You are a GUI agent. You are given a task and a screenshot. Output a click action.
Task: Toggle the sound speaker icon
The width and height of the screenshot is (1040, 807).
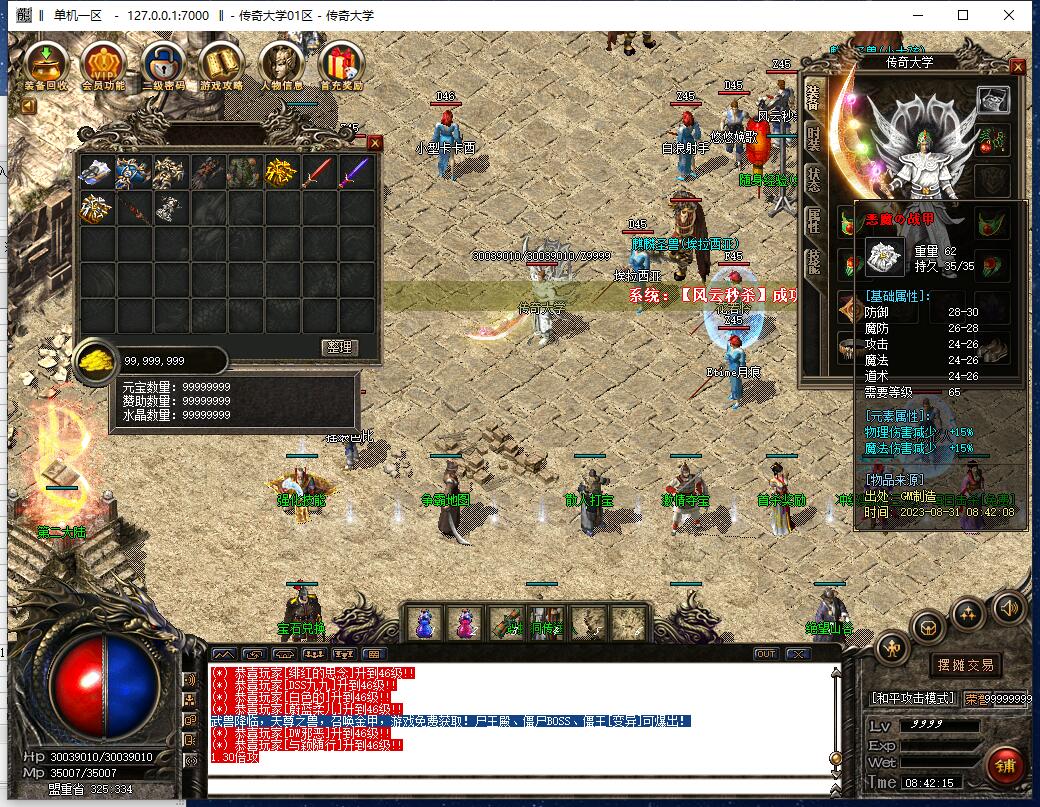click(1007, 606)
